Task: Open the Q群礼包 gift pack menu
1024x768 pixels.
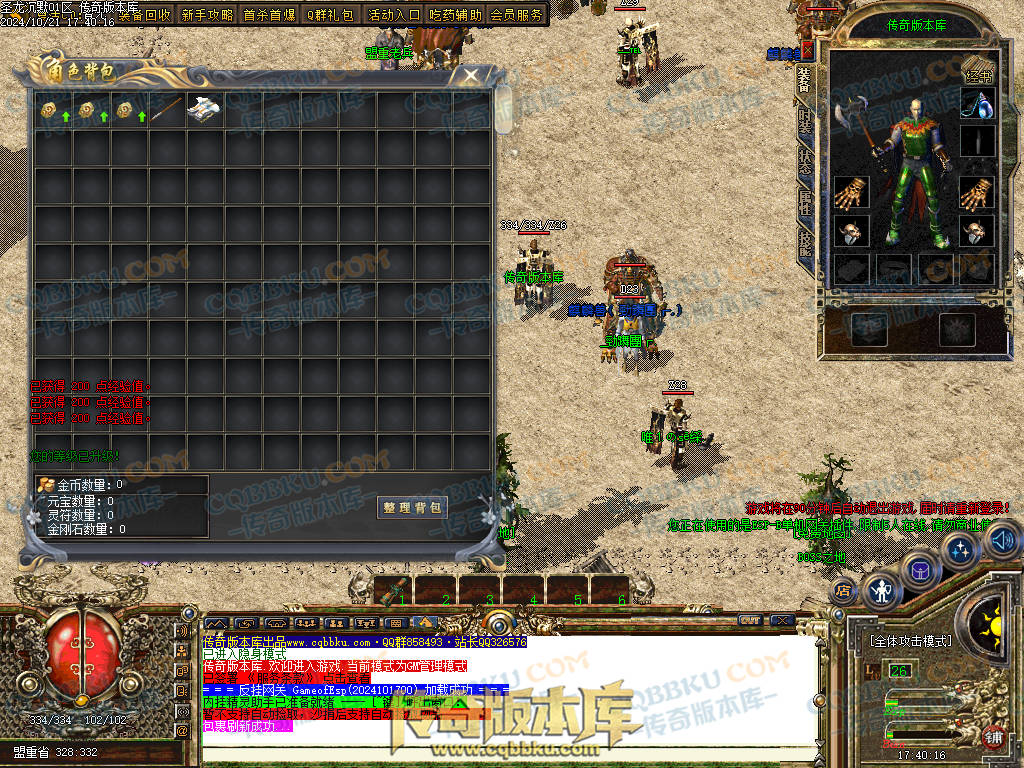Action: (x=330, y=15)
